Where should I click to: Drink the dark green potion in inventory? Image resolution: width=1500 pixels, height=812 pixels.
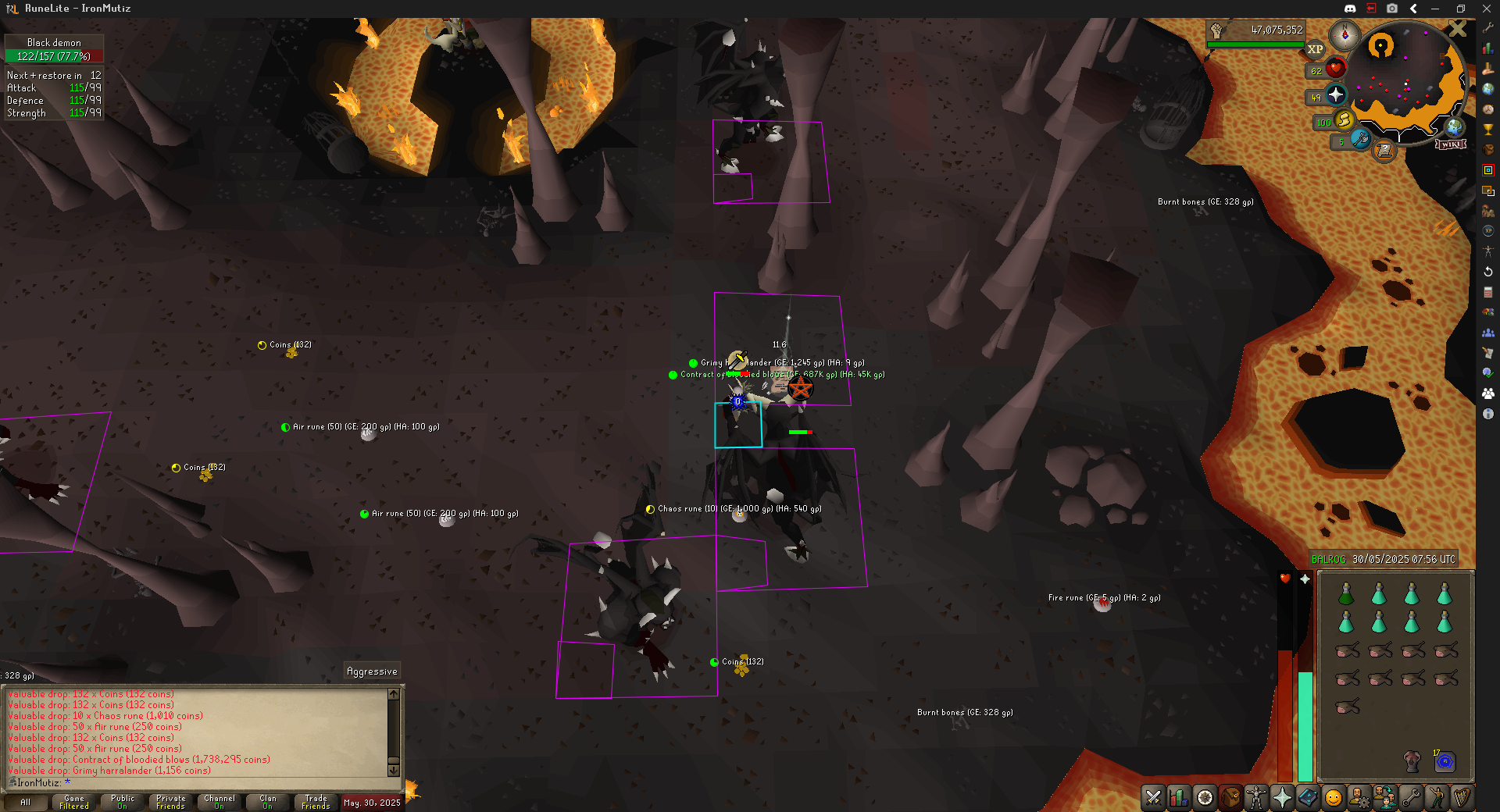(1346, 595)
